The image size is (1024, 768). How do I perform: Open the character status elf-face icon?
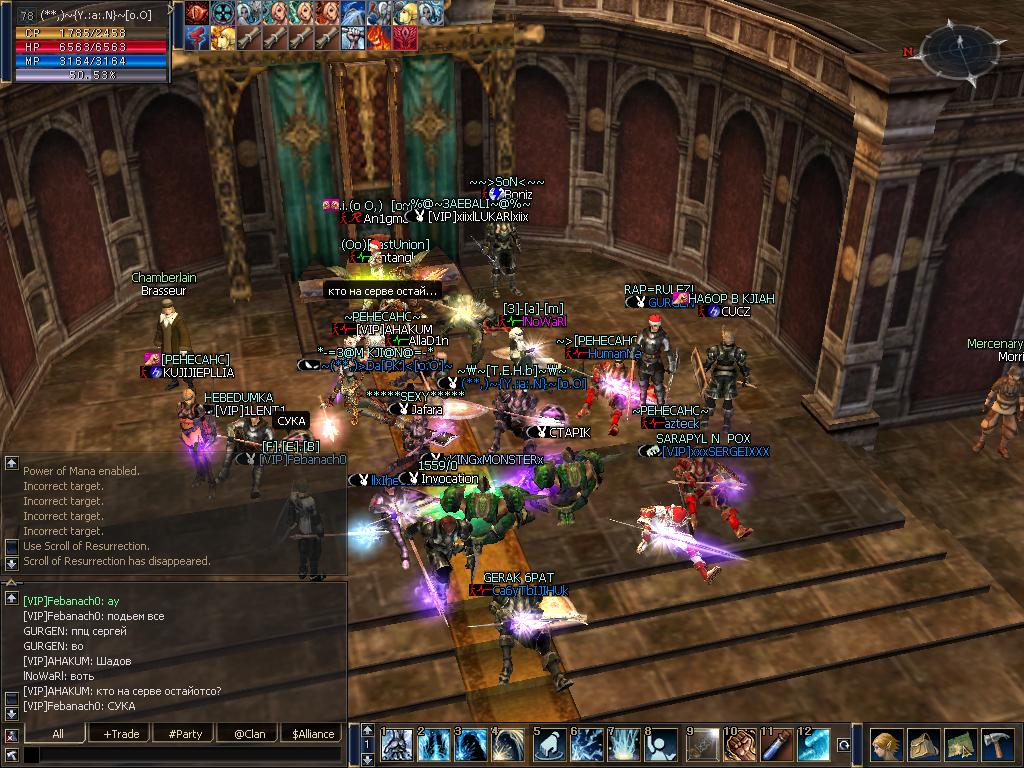[885, 745]
